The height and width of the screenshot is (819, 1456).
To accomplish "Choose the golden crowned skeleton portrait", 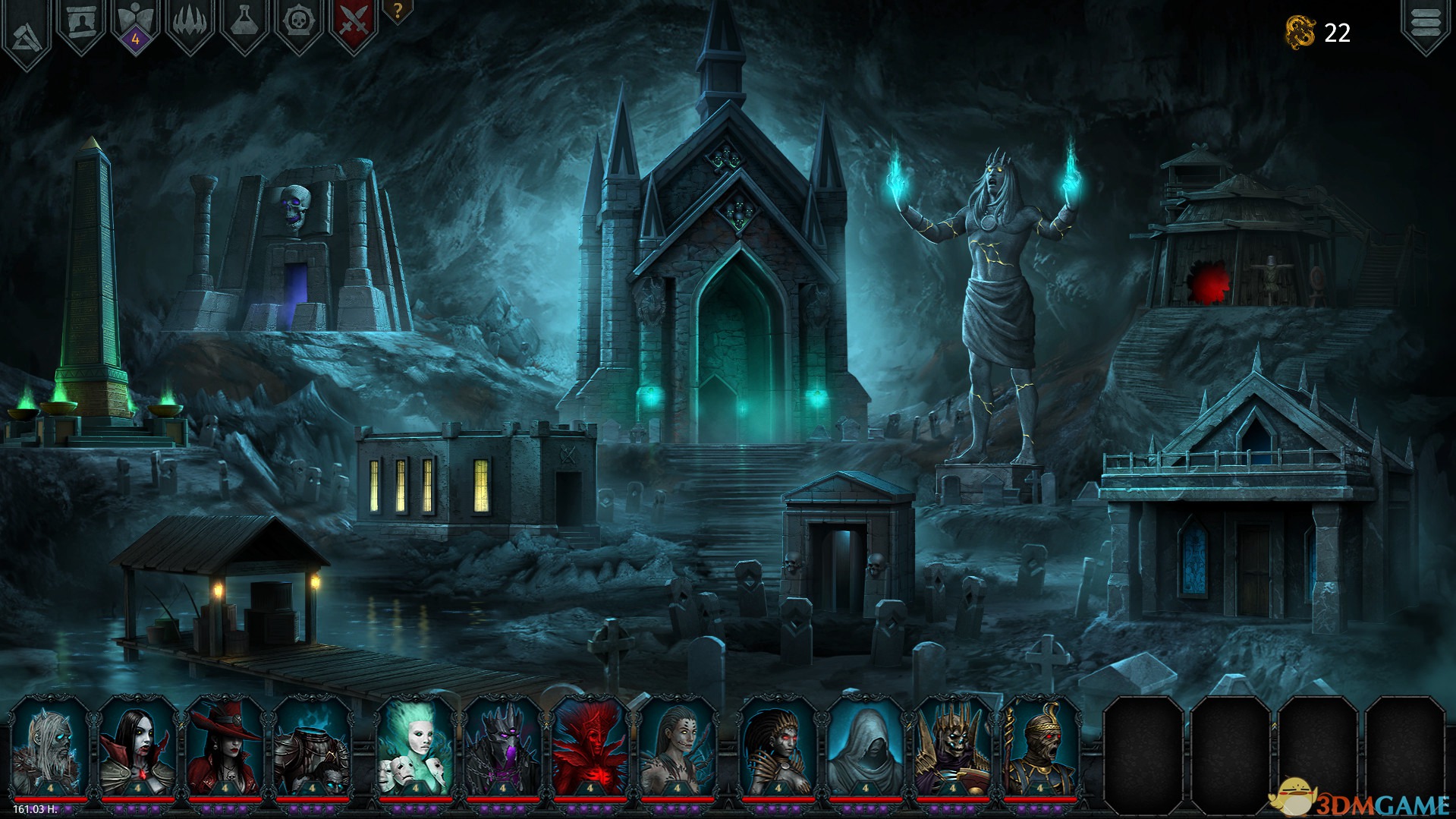I will (x=952, y=746).
